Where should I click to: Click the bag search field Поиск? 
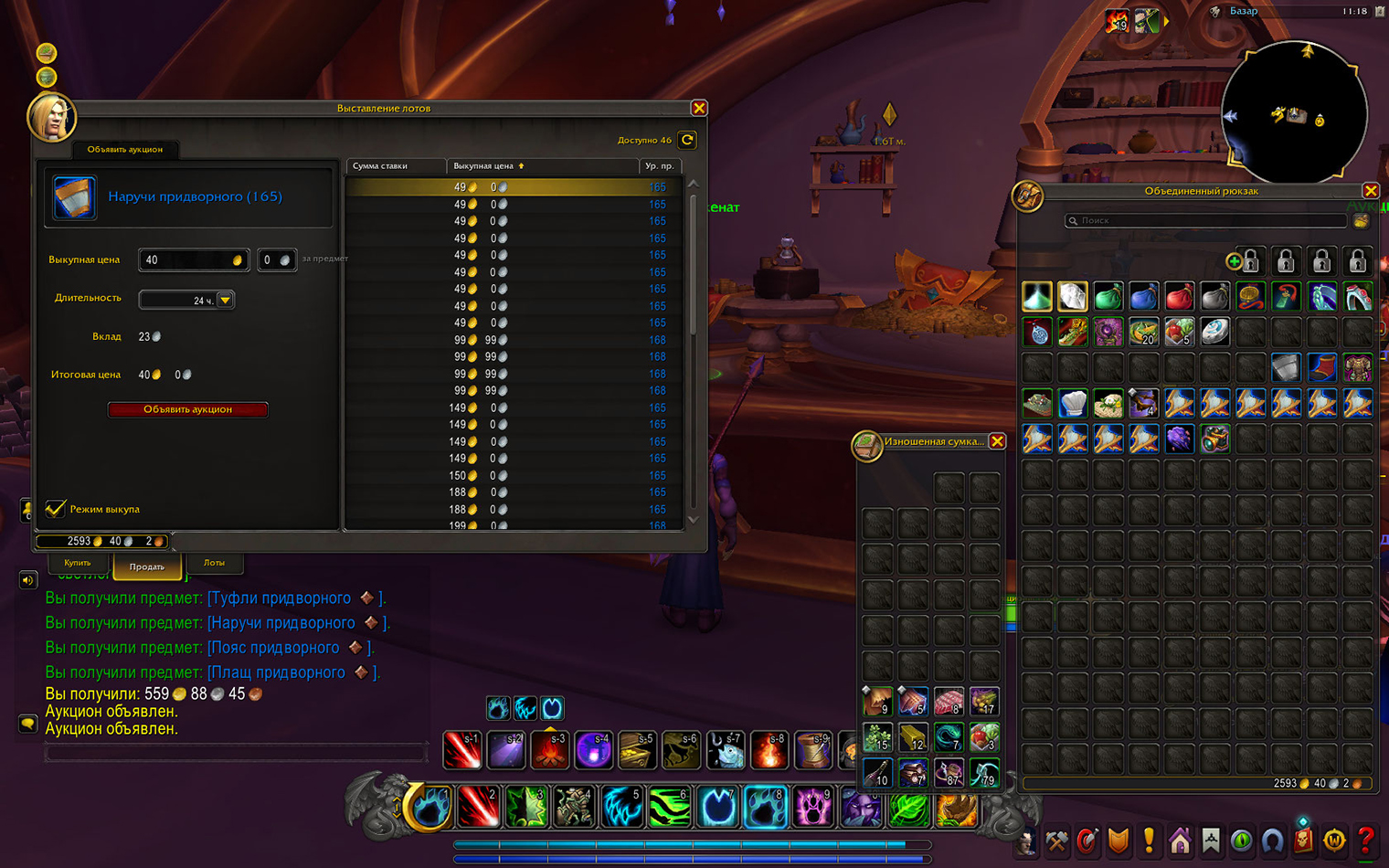tap(1206, 220)
